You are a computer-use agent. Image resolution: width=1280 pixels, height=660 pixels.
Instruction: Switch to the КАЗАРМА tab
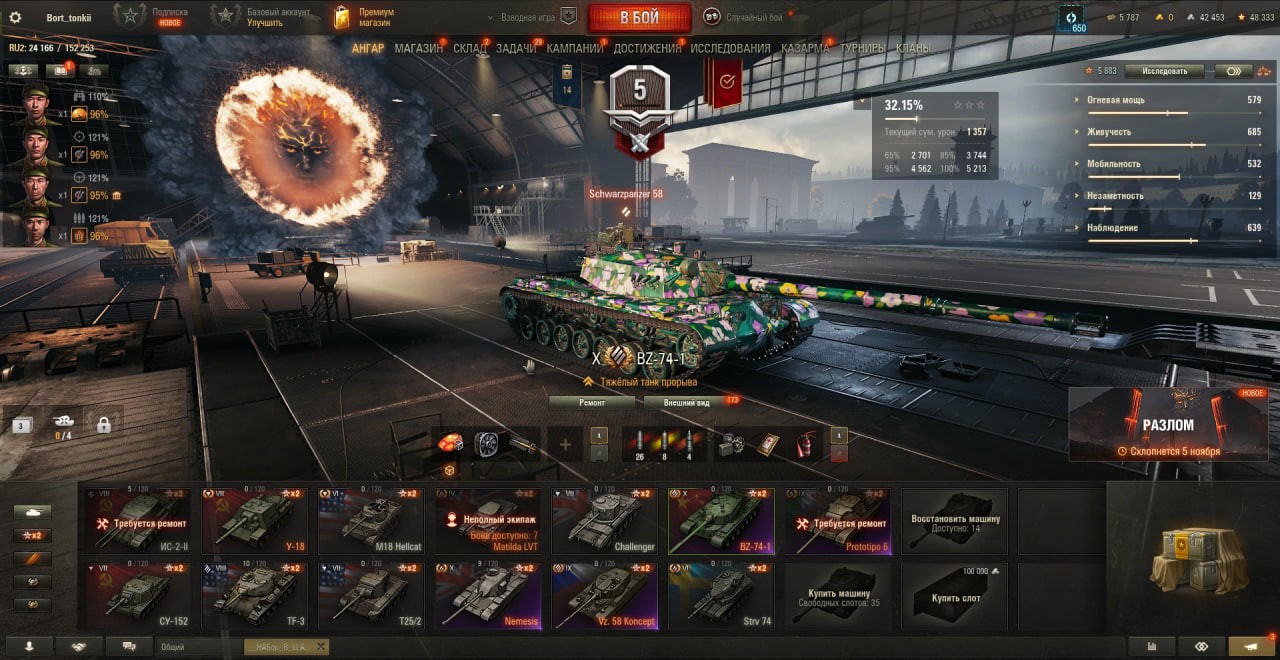(804, 48)
